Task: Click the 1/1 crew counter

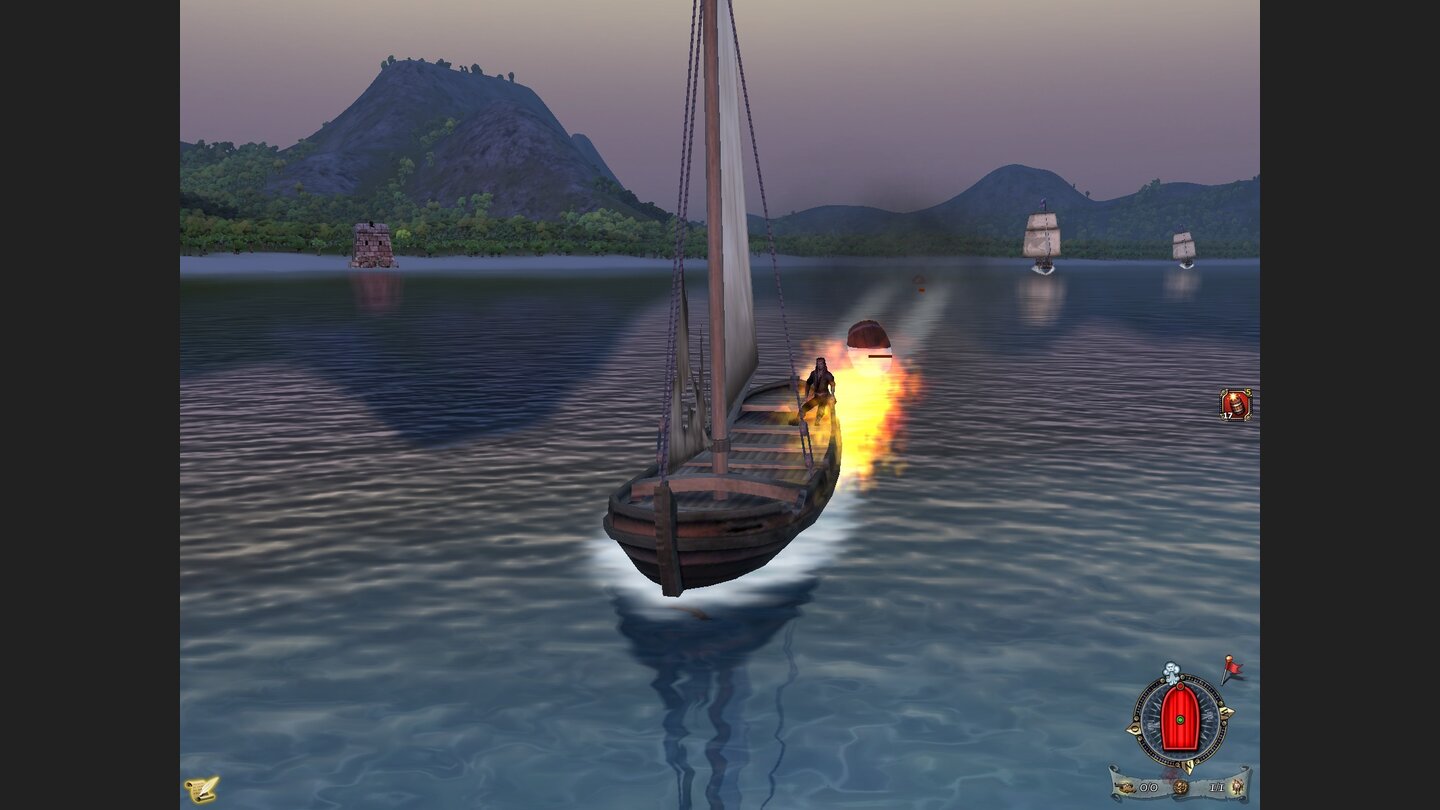Action: [1216, 786]
